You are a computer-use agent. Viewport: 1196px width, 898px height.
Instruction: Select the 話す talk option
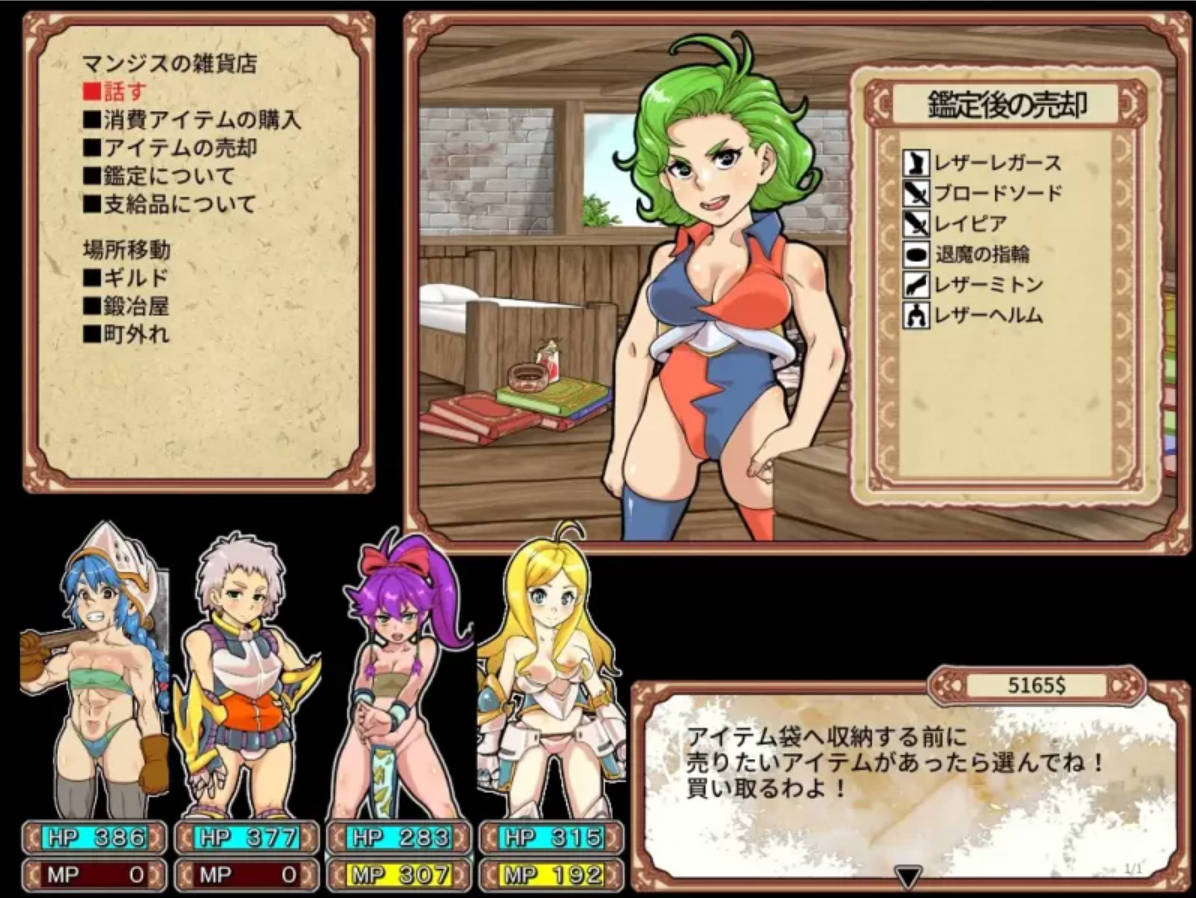[x=110, y=92]
